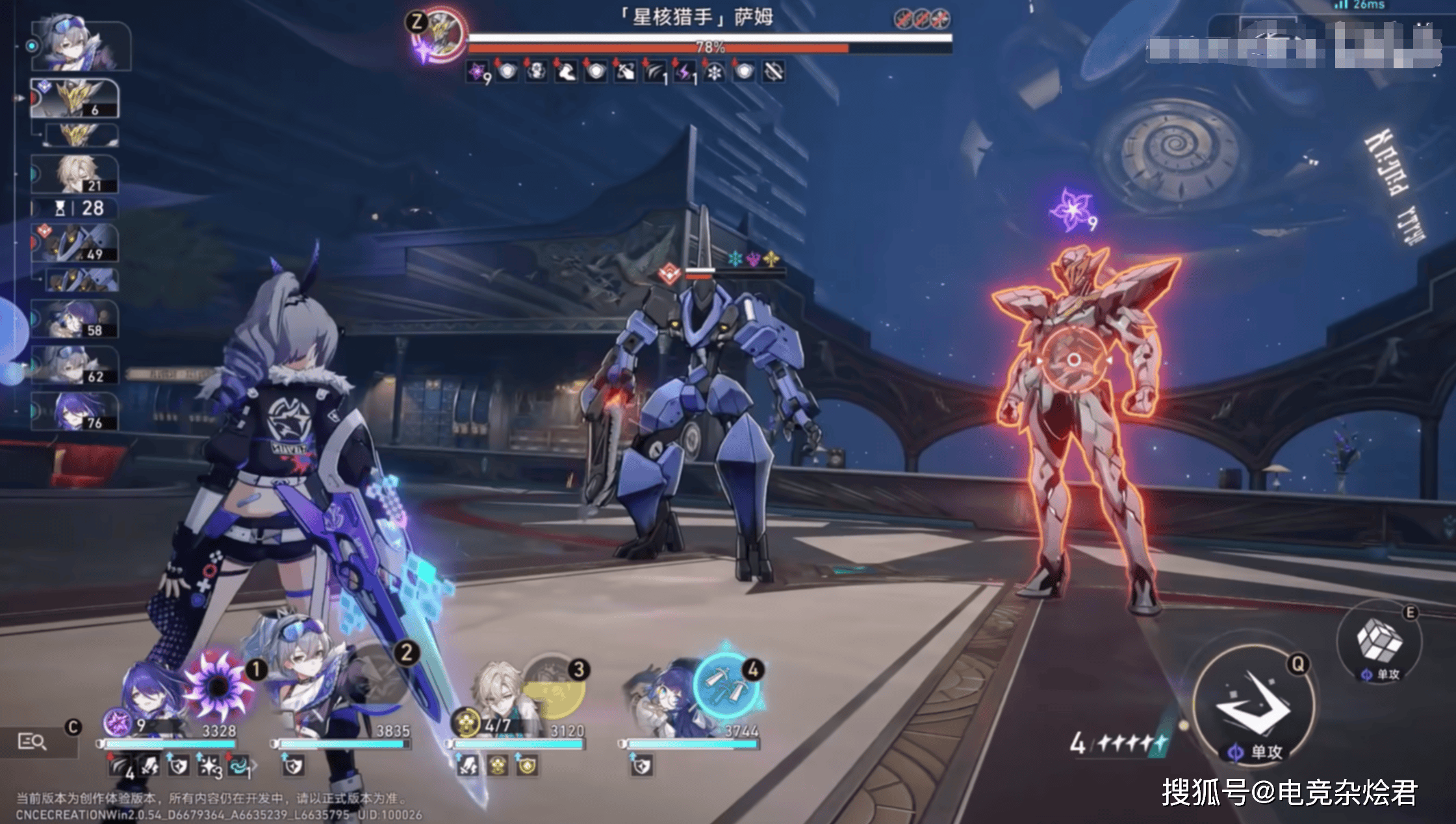Inspect the snowflake debuff icon on the boss bar
1456x824 pixels.
pos(714,72)
